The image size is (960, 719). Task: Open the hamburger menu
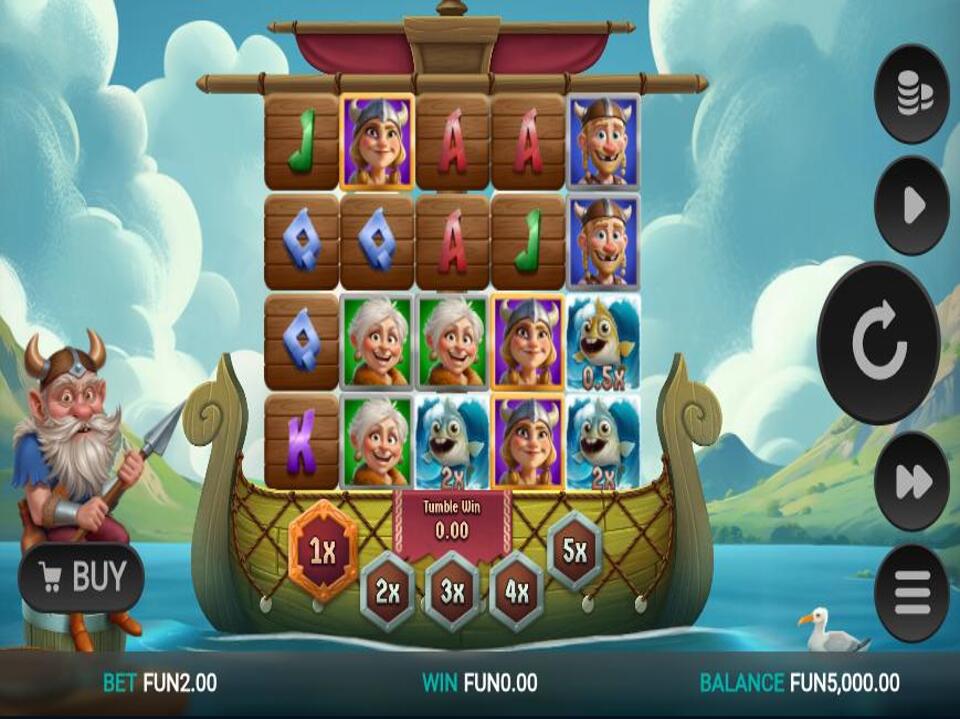(911, 592)
